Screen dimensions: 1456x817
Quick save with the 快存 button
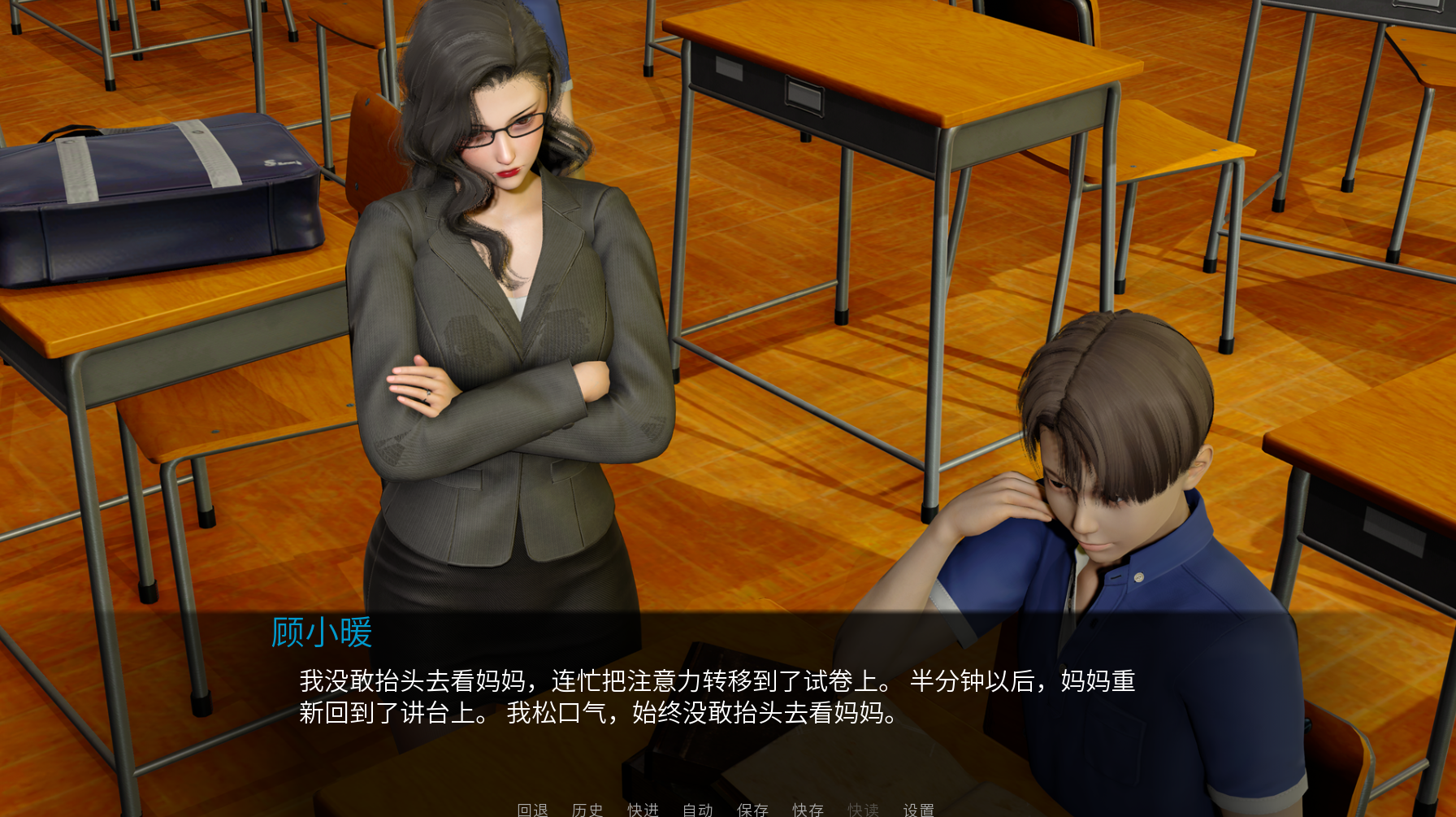click(808, 810)
